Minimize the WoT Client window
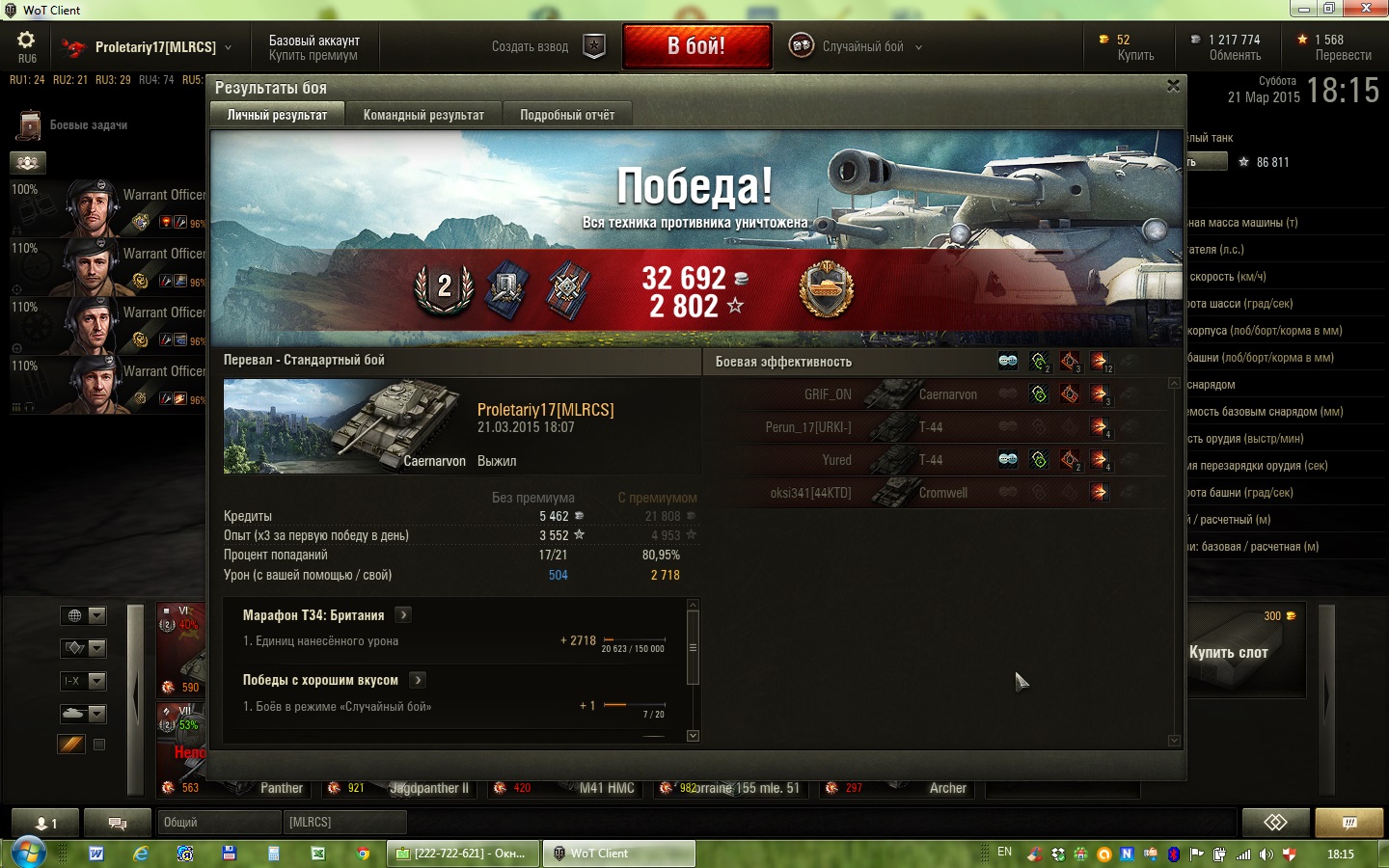Screen dimensions: 1389x868 click(x=1304, y=10)
